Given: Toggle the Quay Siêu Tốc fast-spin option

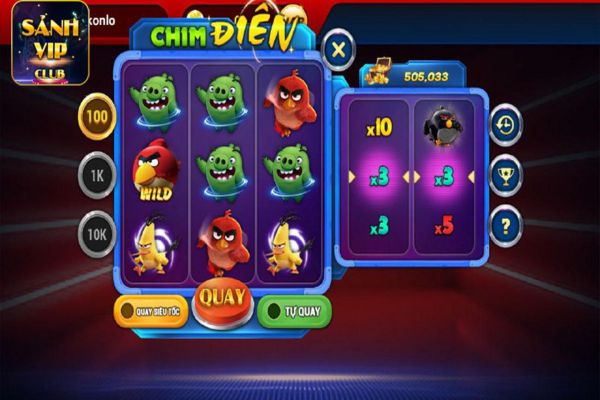Looking at the screenshot, I should [x=152, y=311].
